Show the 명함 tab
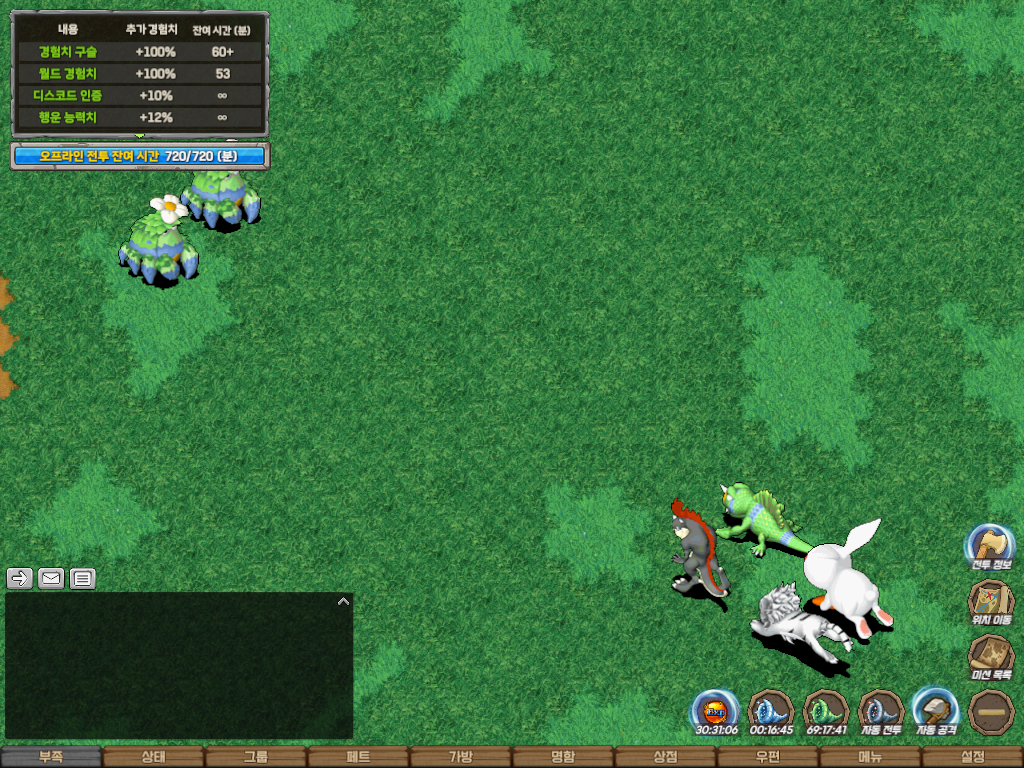1024x768 pixels. pyautogui.click(x=563, y=757)
